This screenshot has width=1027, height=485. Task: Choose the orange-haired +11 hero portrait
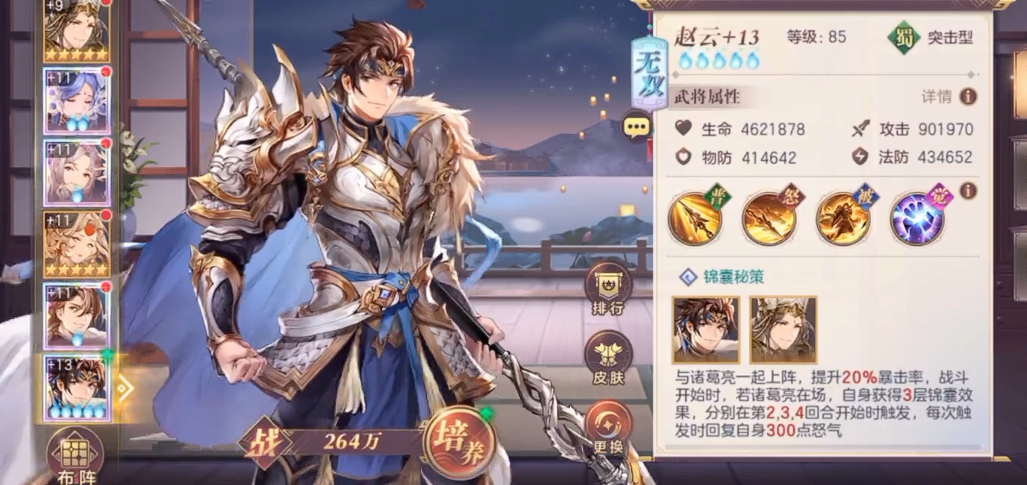point(76,245)
